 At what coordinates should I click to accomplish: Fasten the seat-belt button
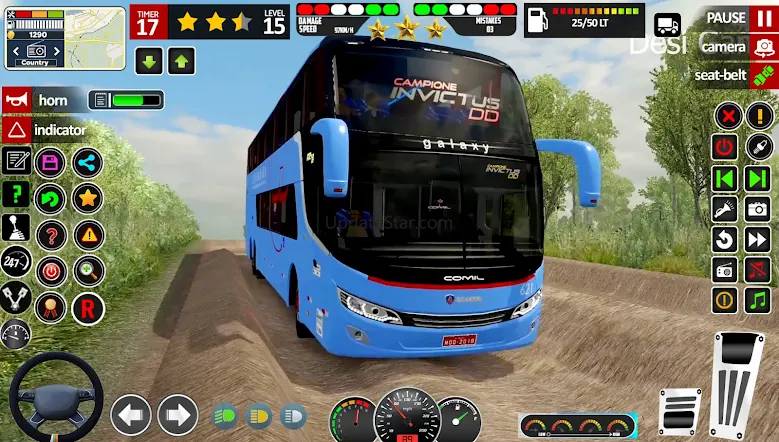[x=764, y=74]
